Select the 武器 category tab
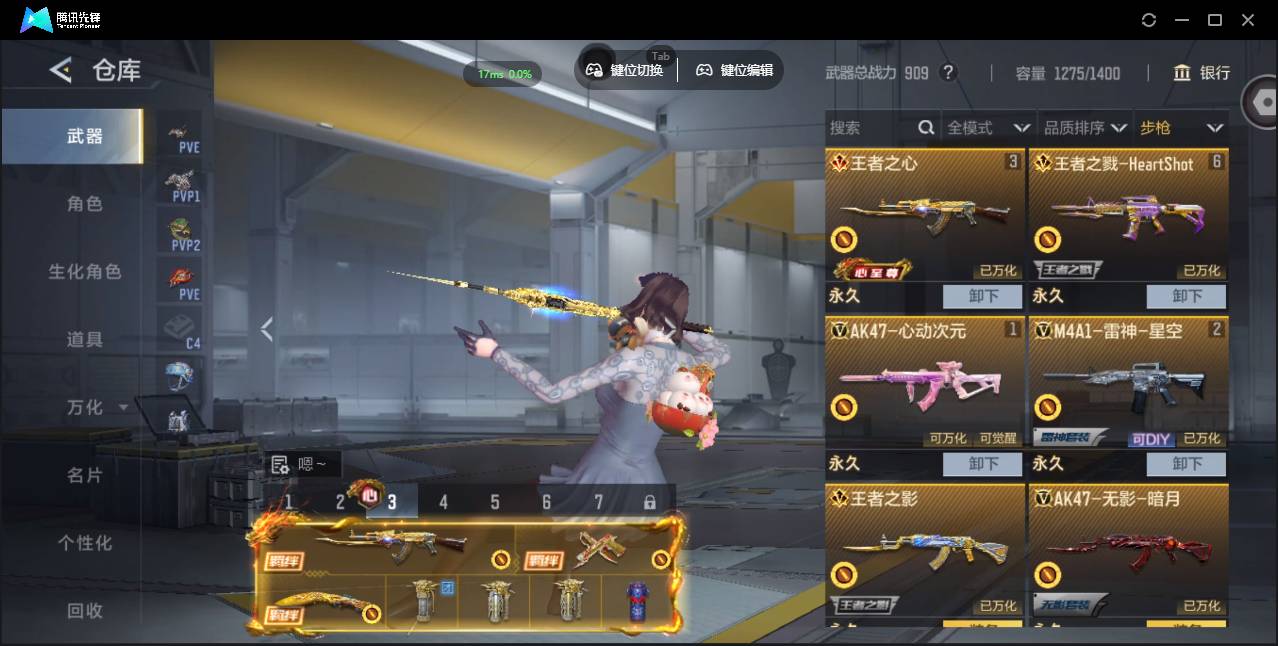The width and height of the screenshot is (1278, 646). pyautogui.click(x=84, y=136)
